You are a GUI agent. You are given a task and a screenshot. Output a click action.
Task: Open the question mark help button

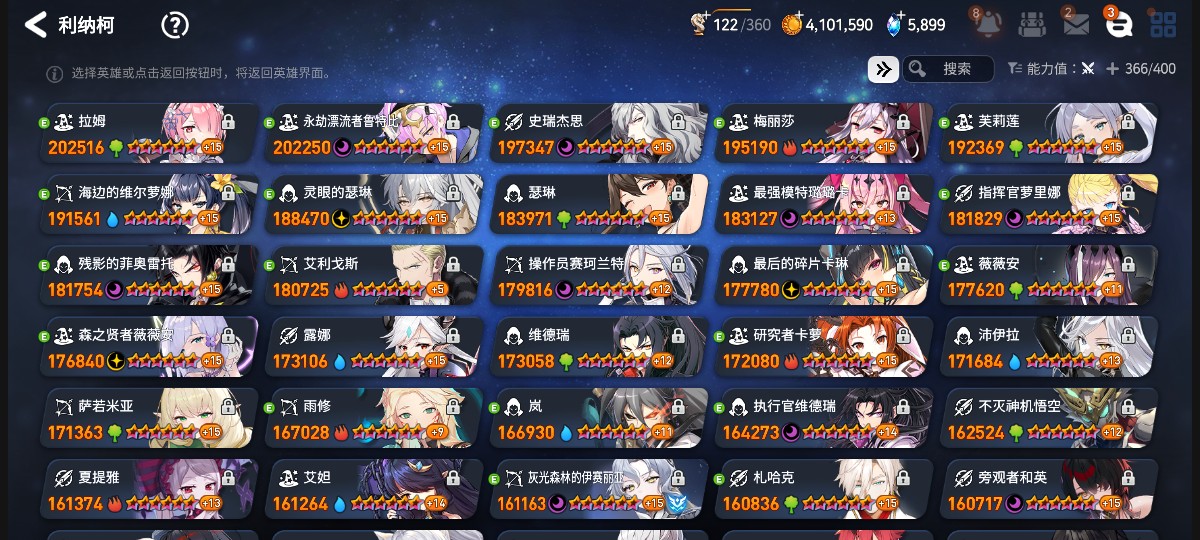click(175, 25)
